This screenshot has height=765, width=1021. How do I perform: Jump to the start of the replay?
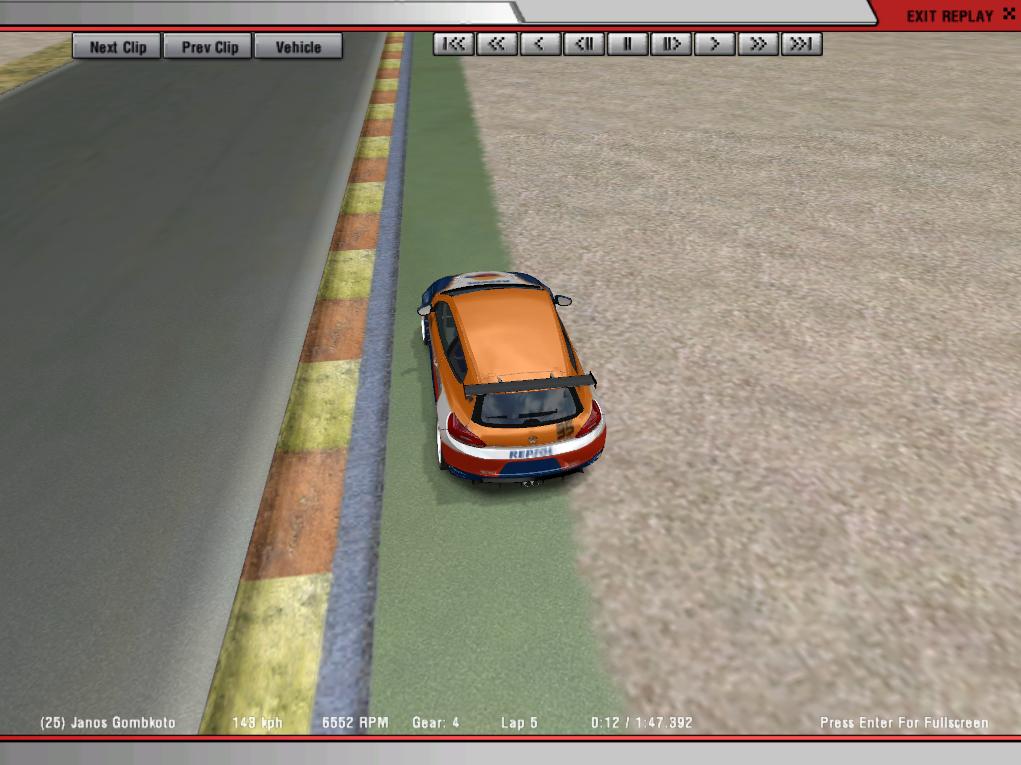[454, 44]
